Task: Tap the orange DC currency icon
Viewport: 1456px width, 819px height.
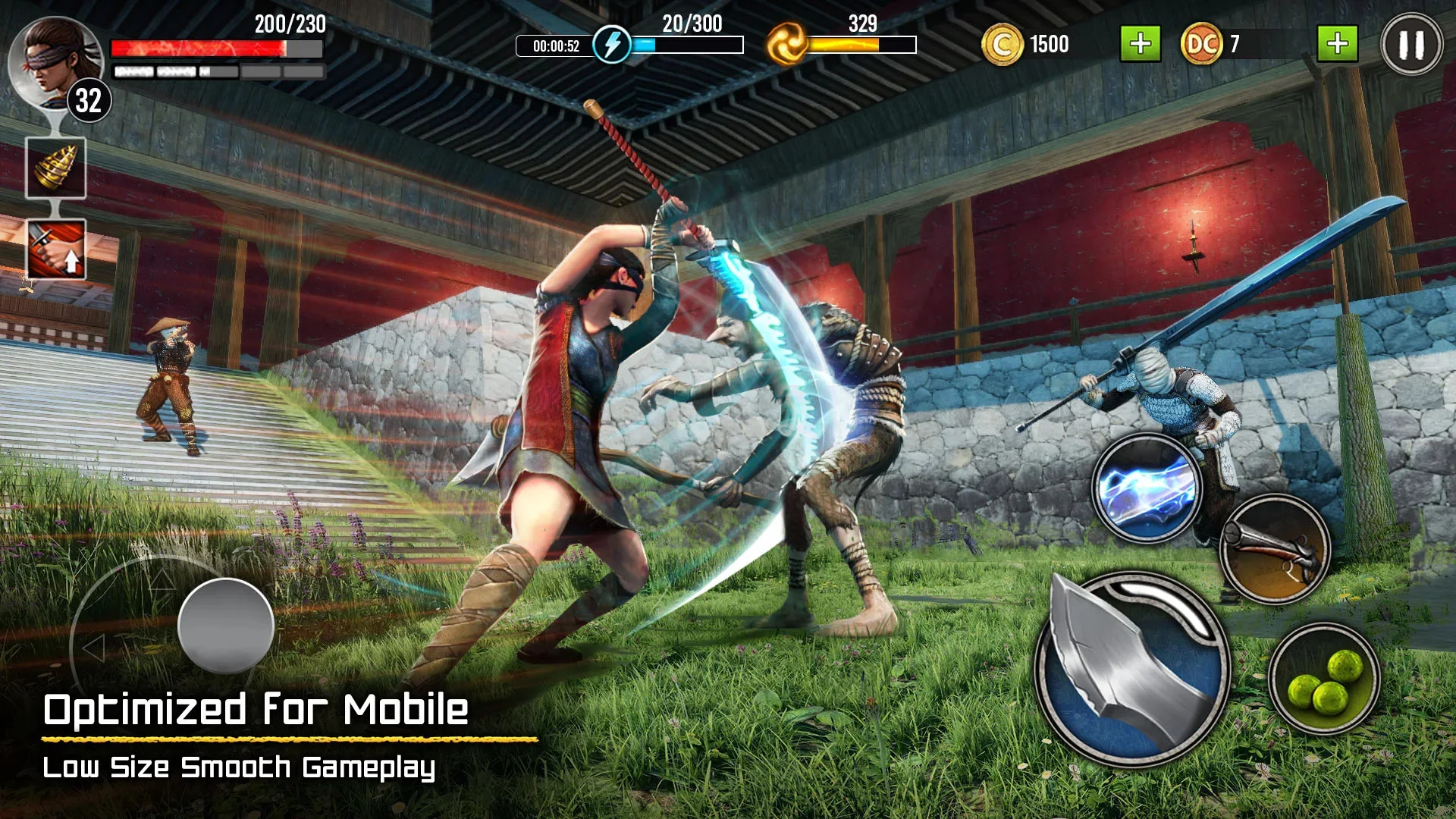Action: (x=1201, y=44)
